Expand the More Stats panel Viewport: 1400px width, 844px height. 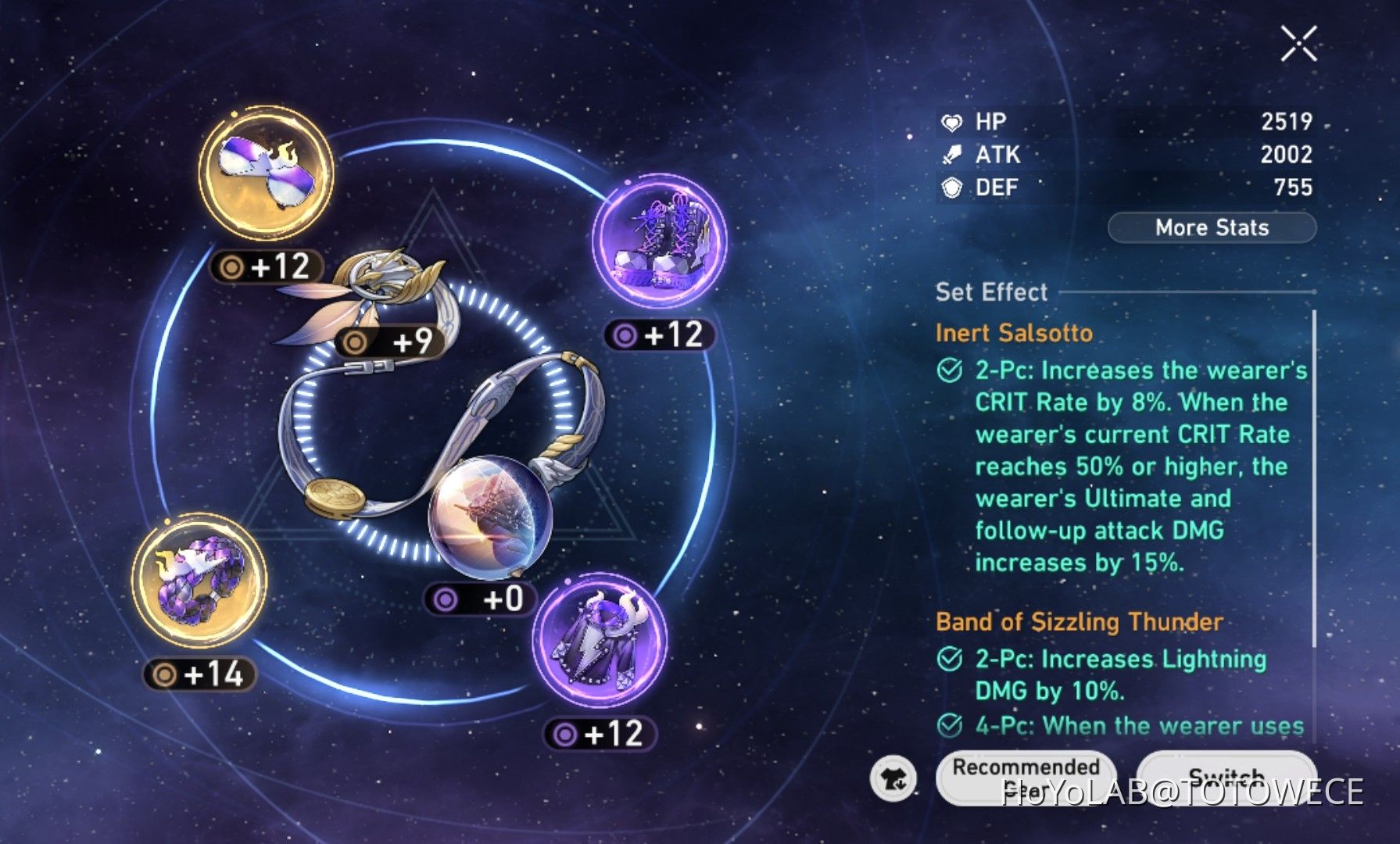1212,227
